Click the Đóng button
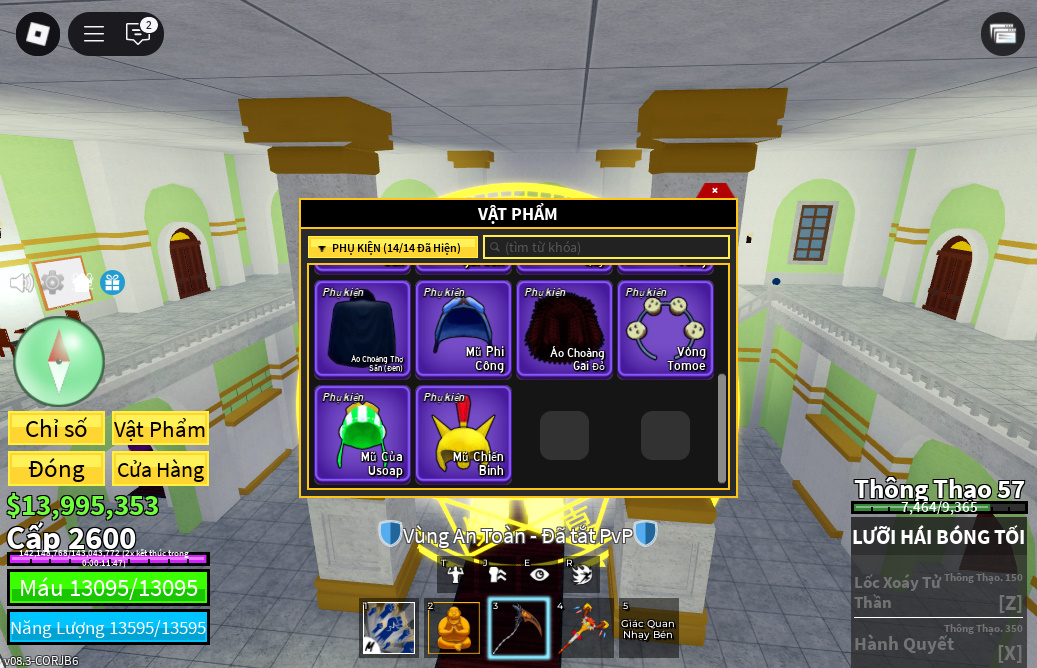The width and height of the screenshot is (1037, 668). point(56,469)
